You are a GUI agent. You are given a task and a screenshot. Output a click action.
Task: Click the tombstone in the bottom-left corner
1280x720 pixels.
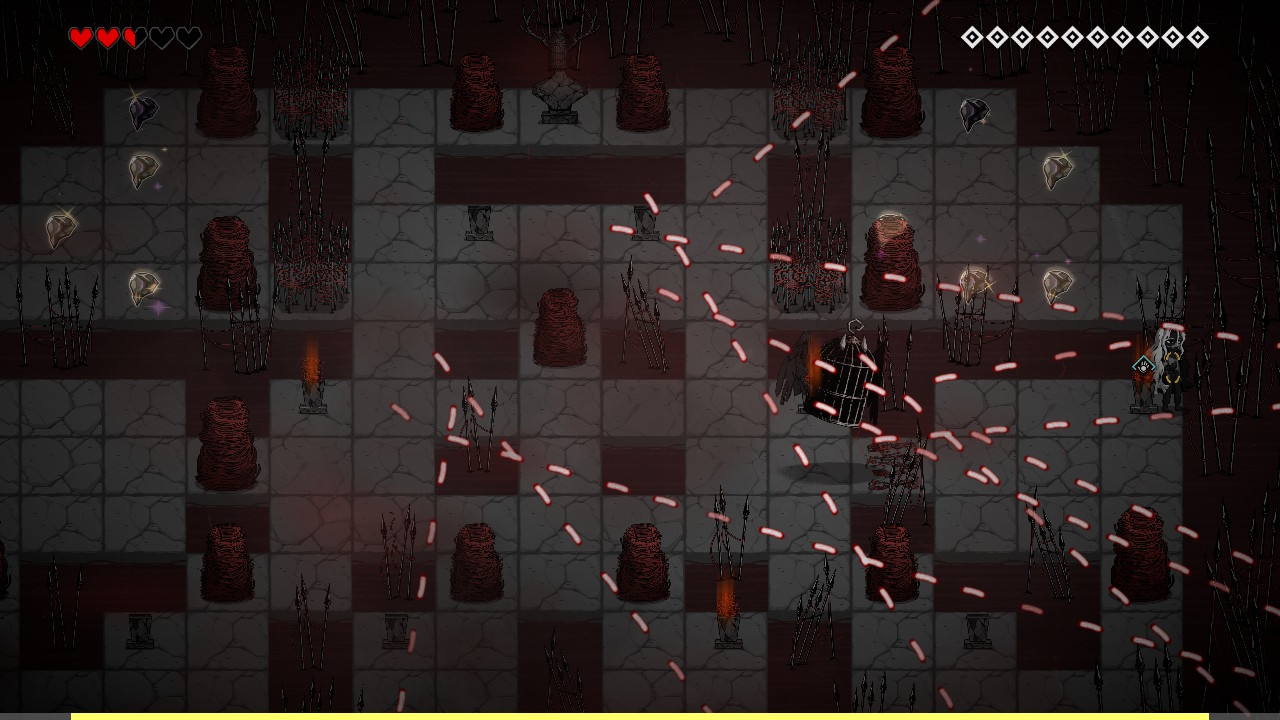point(137,630)
